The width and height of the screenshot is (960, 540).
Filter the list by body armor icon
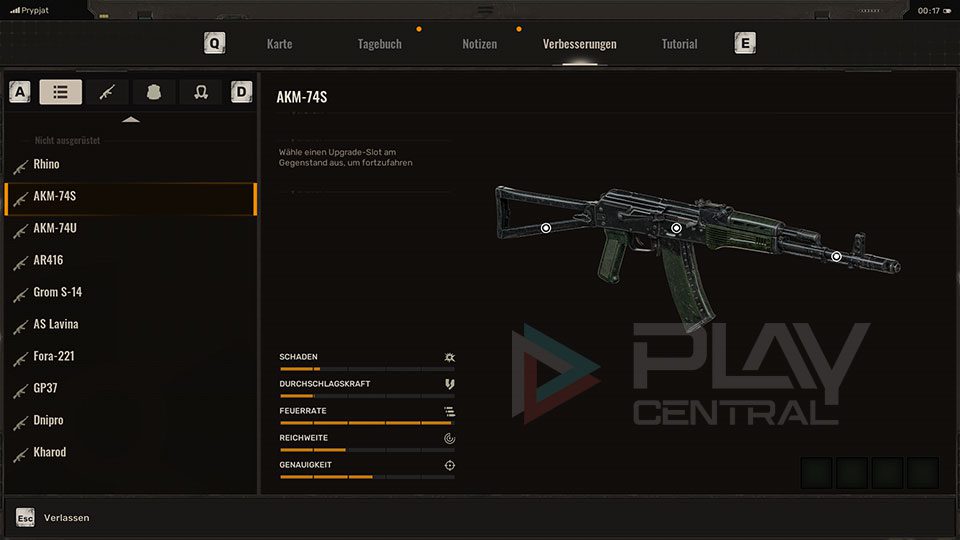pyautogui.click(x=154, y=92)
